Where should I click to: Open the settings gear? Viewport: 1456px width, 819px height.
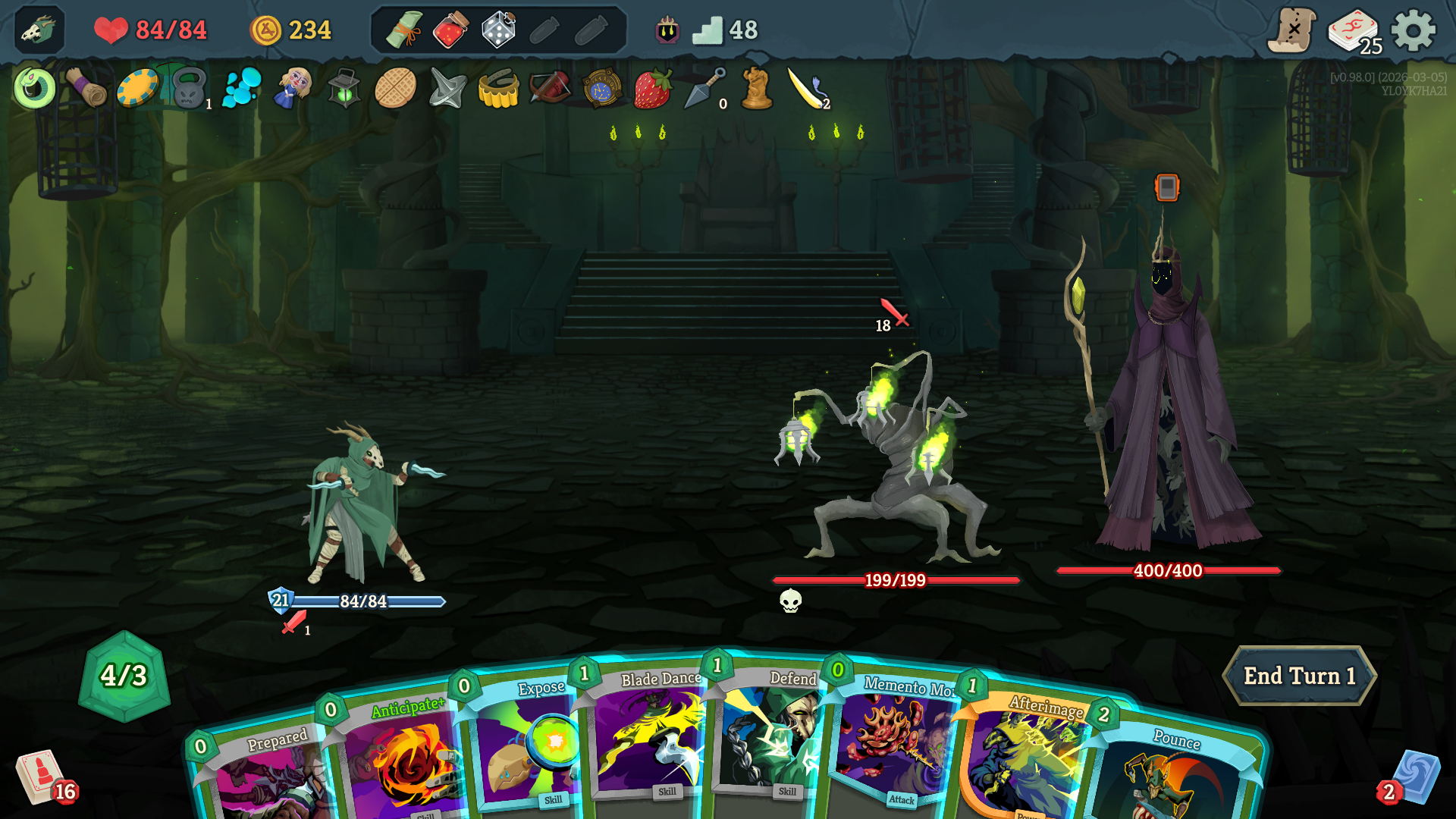(1414, 31)
